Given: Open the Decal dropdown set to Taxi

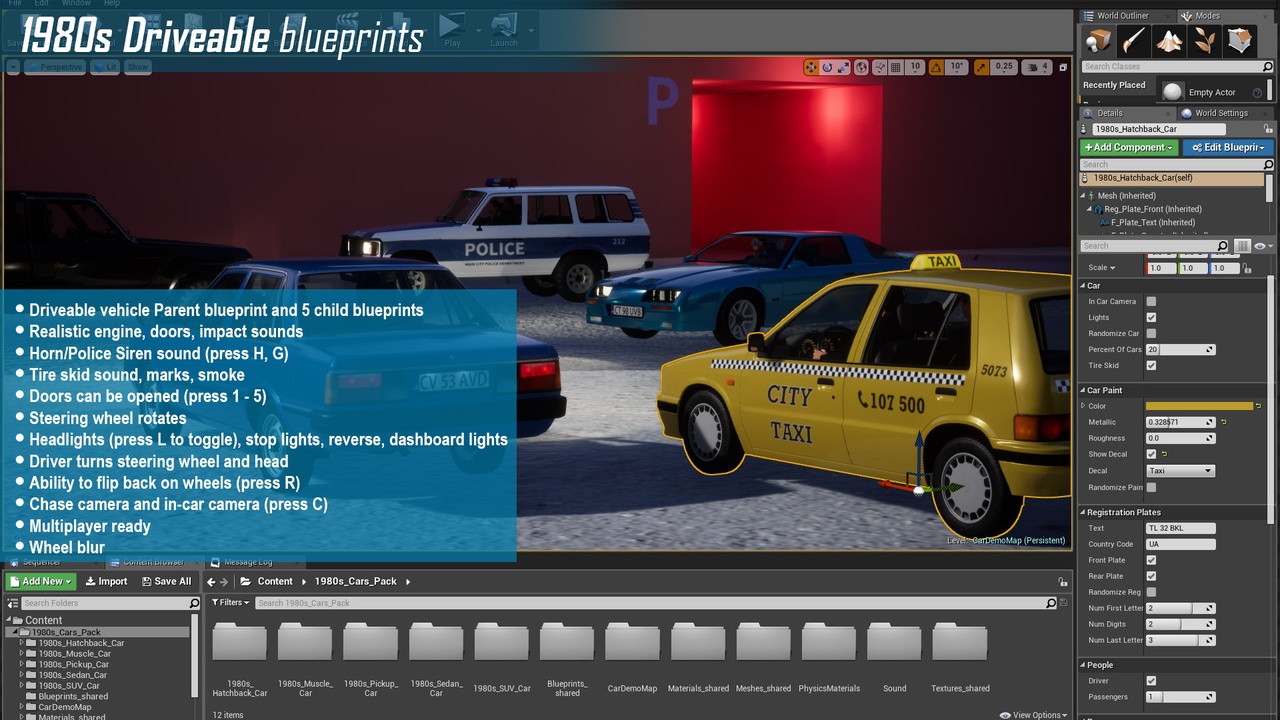Looking at the screenshot, I should [x=1180, y=470].
